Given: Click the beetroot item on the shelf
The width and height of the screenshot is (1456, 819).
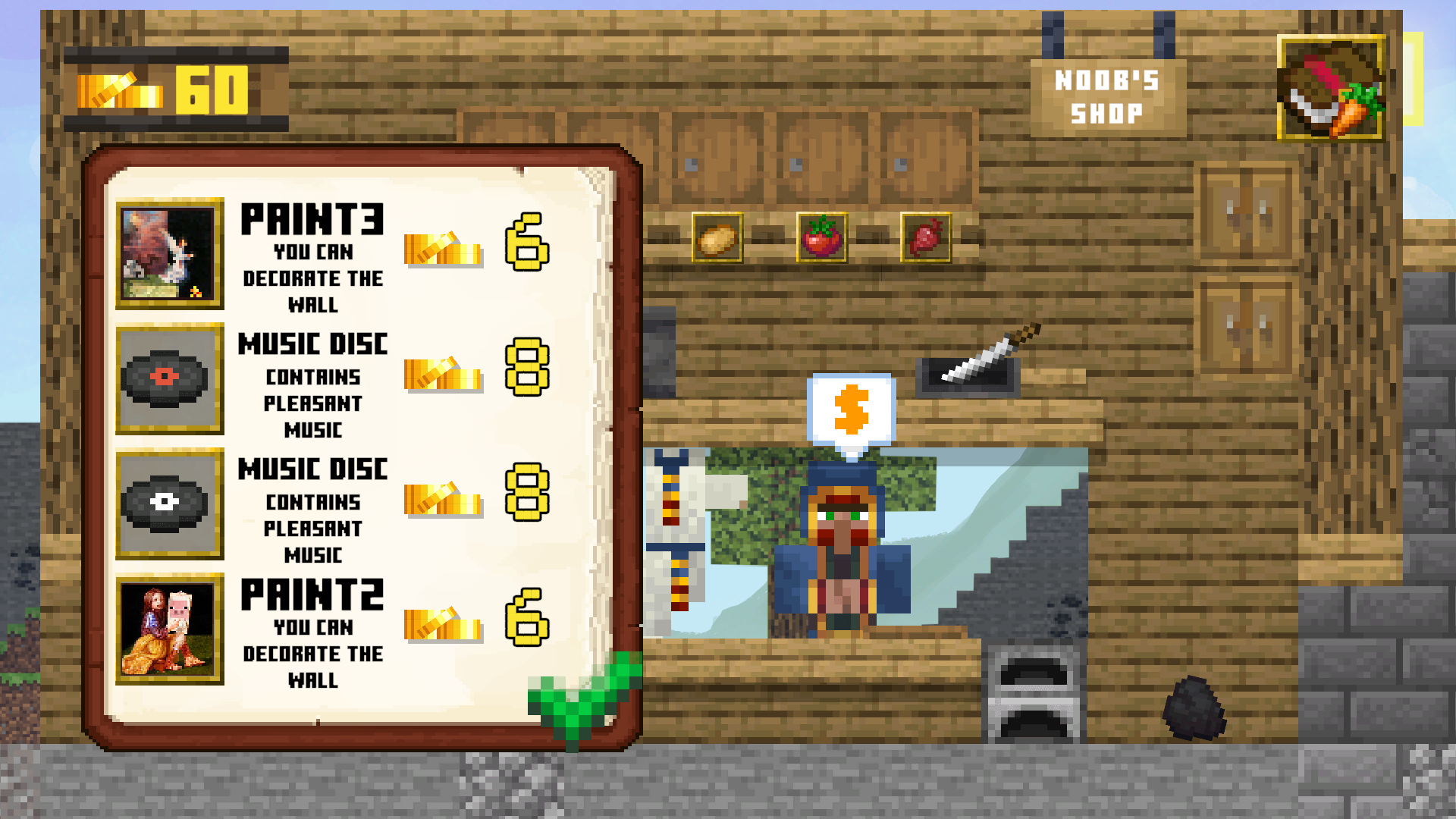Looking at the screenshot, I should [x=927, y=237].
